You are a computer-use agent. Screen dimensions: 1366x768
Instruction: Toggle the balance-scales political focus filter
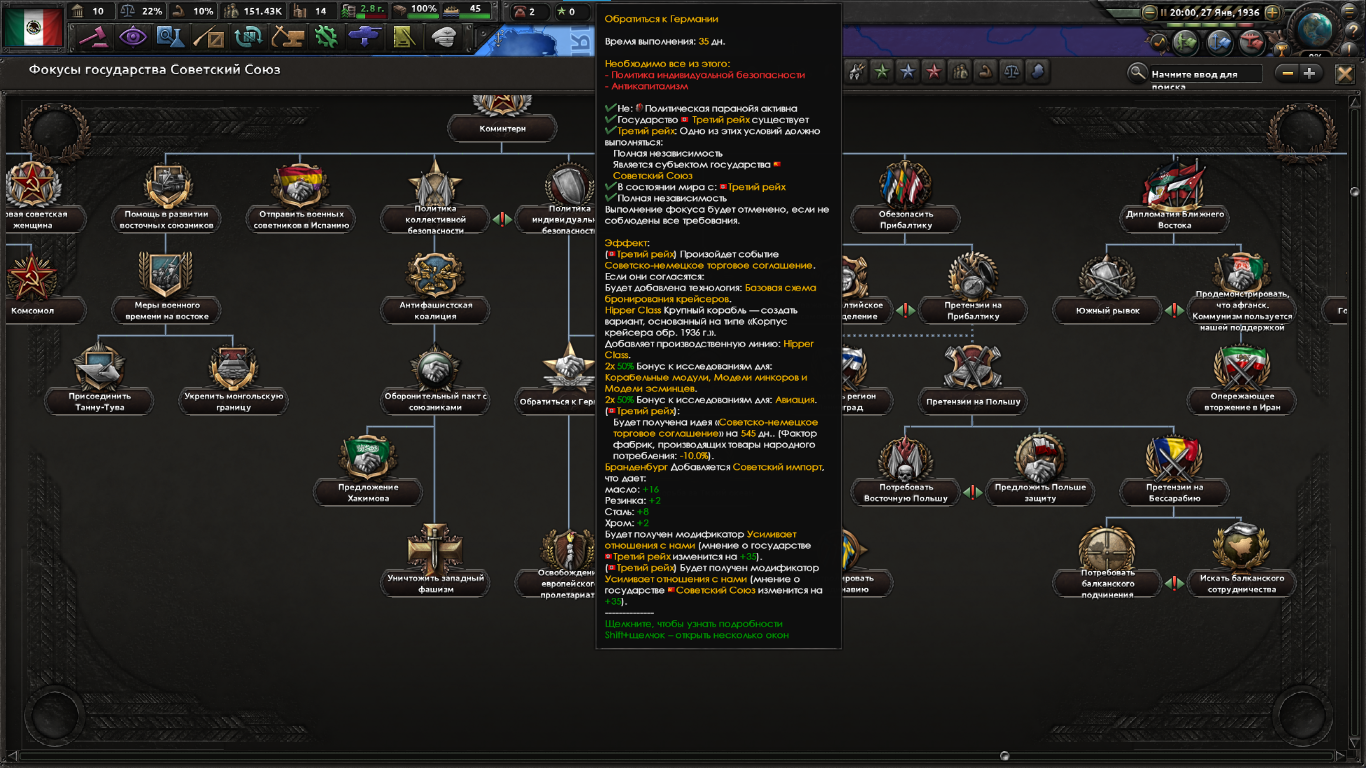point(1012,70)
